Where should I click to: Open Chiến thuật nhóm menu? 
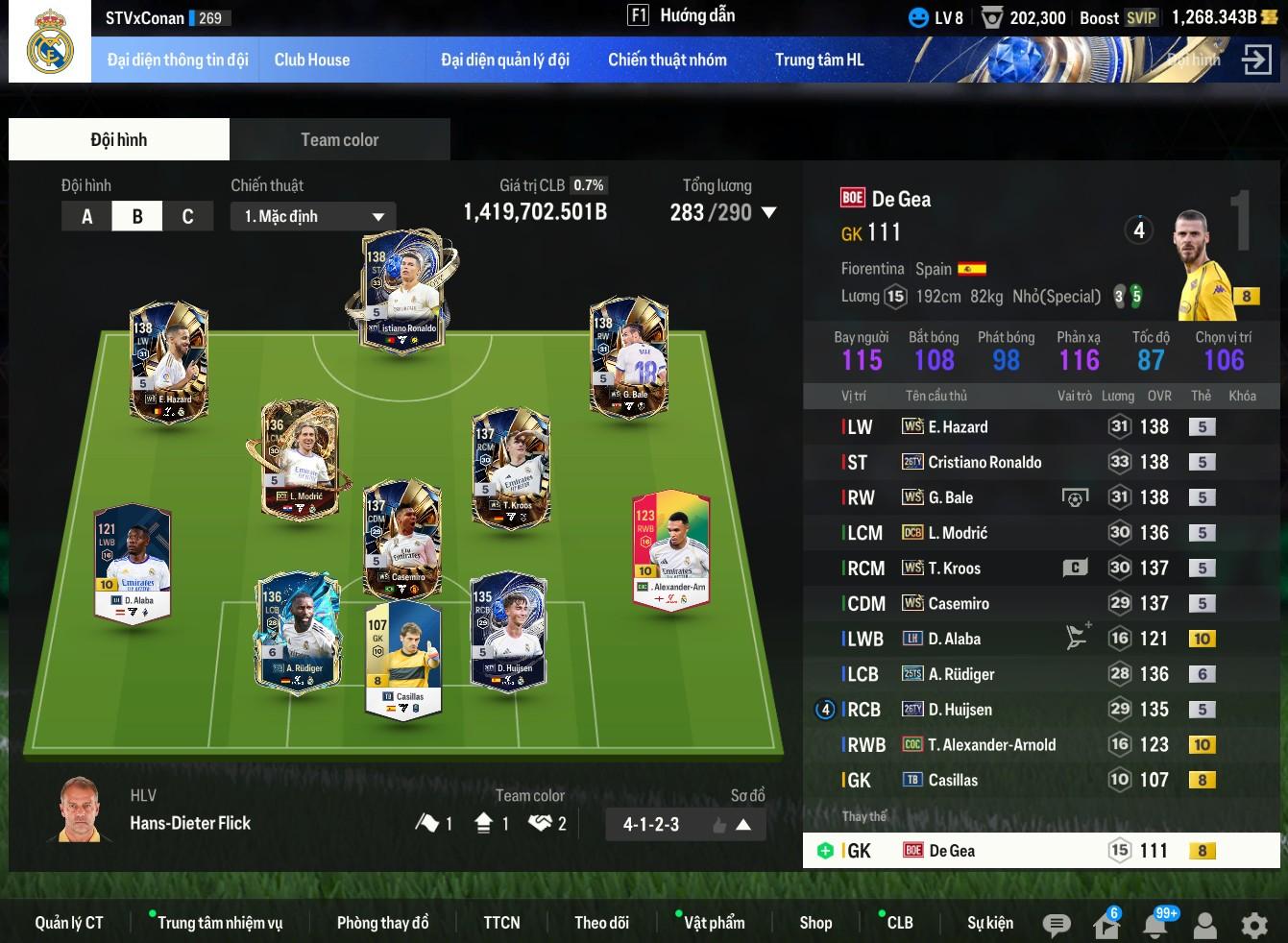coord(667,60)
